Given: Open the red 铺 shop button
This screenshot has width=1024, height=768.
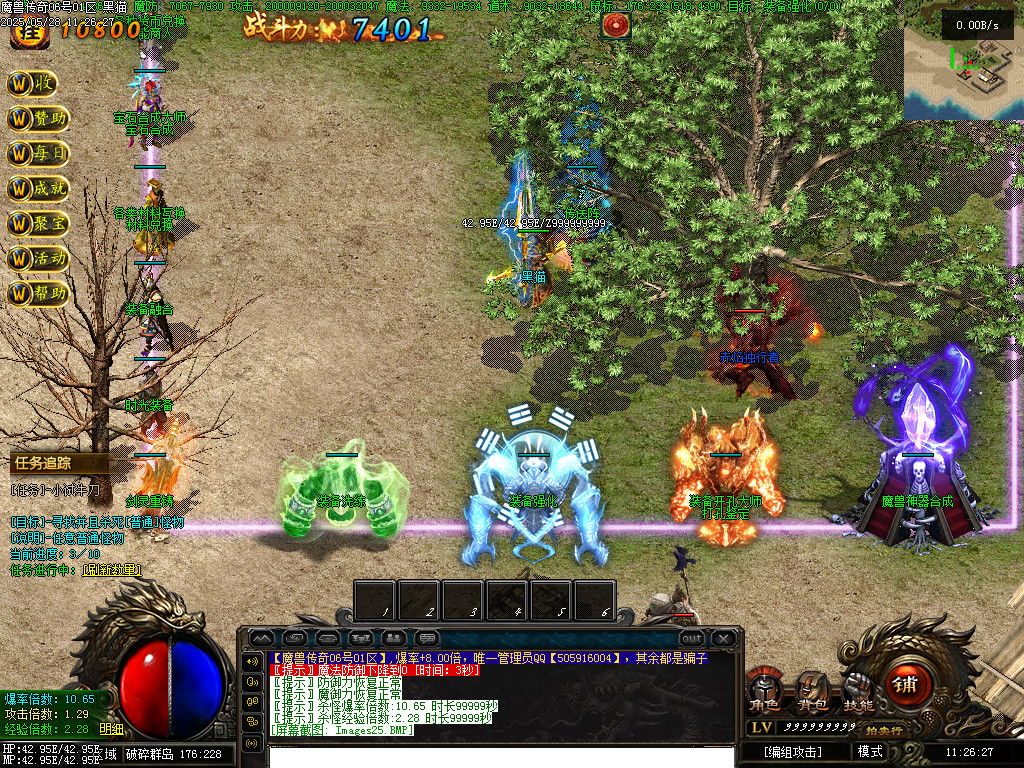Looking at the screenshot, I should click(x=905, y=683).
